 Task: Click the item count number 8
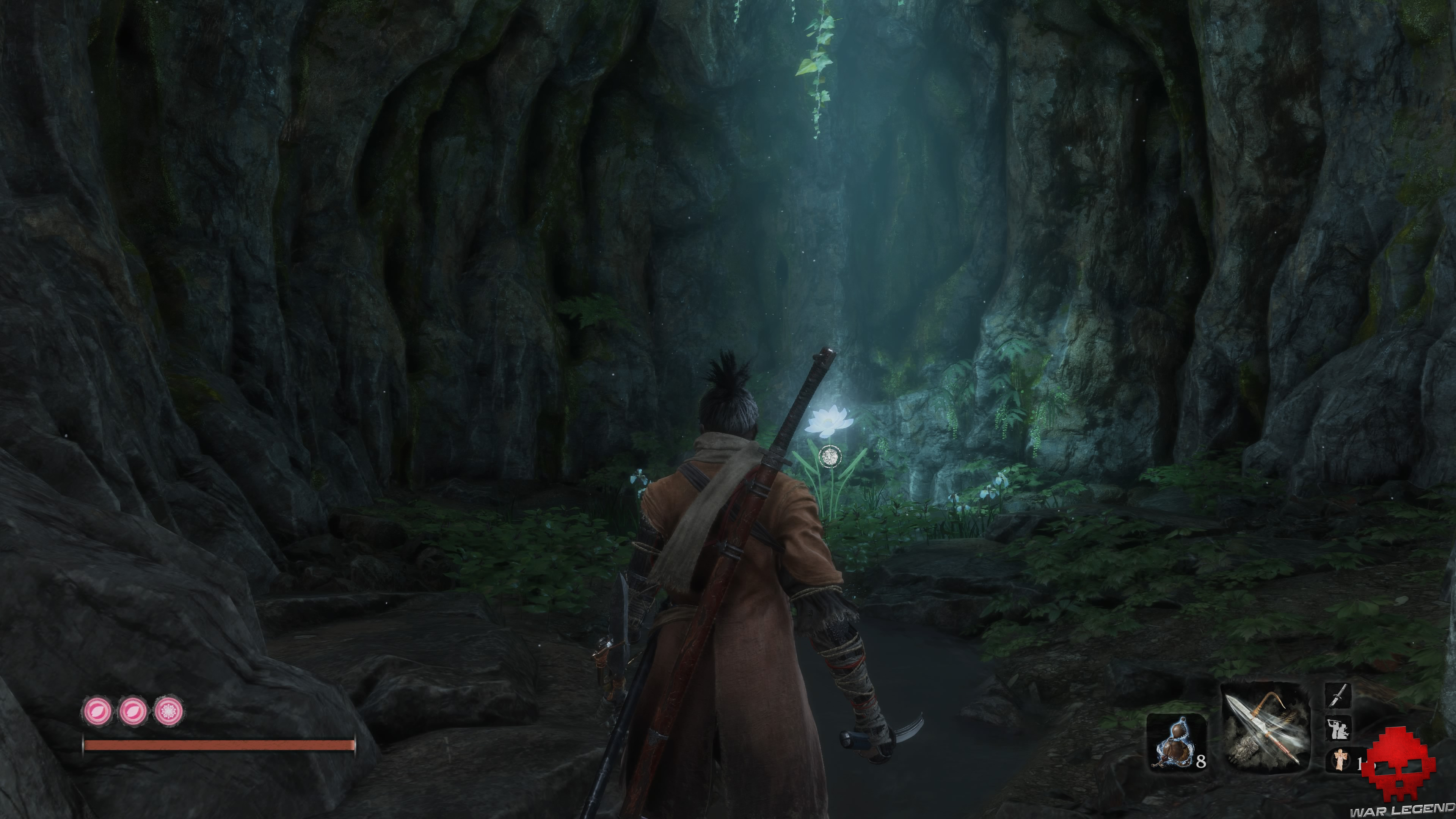tap(1200, 763)
